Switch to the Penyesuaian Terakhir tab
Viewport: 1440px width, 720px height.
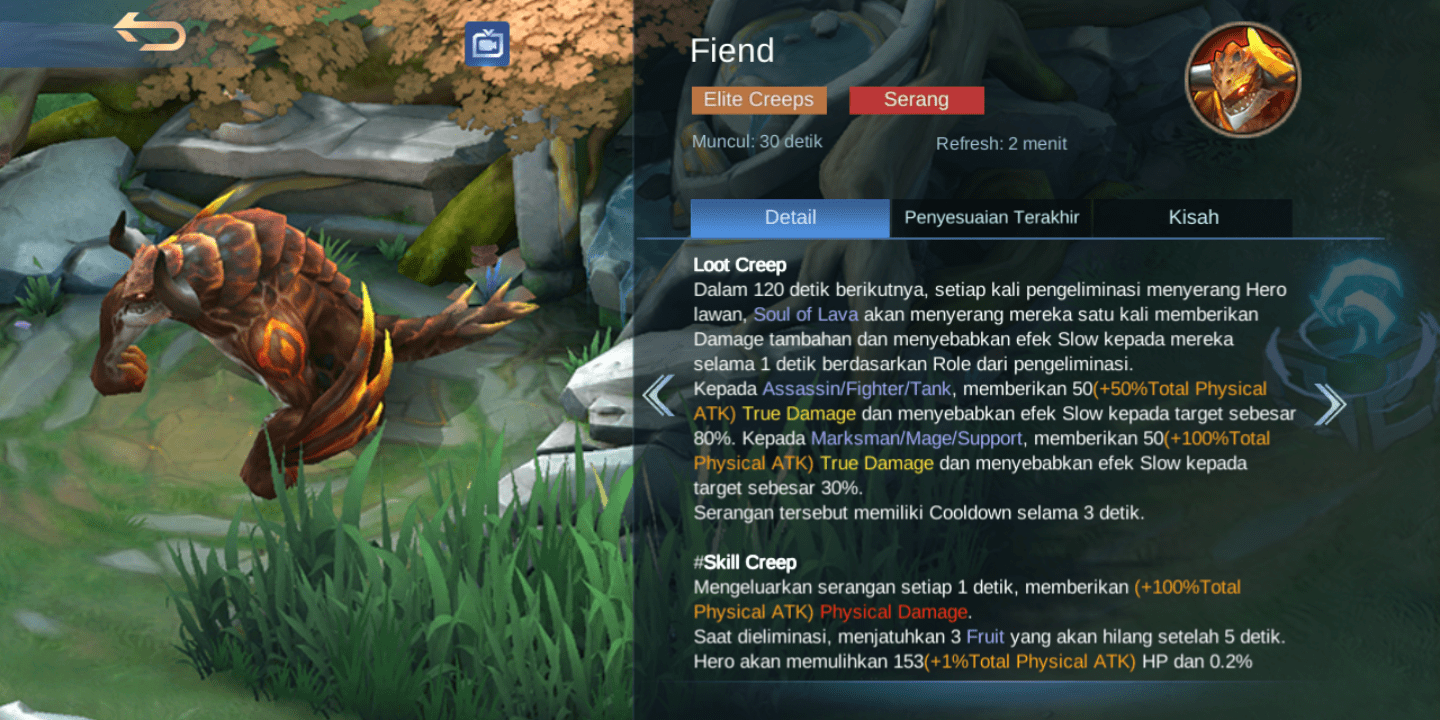tap(991, 217)
